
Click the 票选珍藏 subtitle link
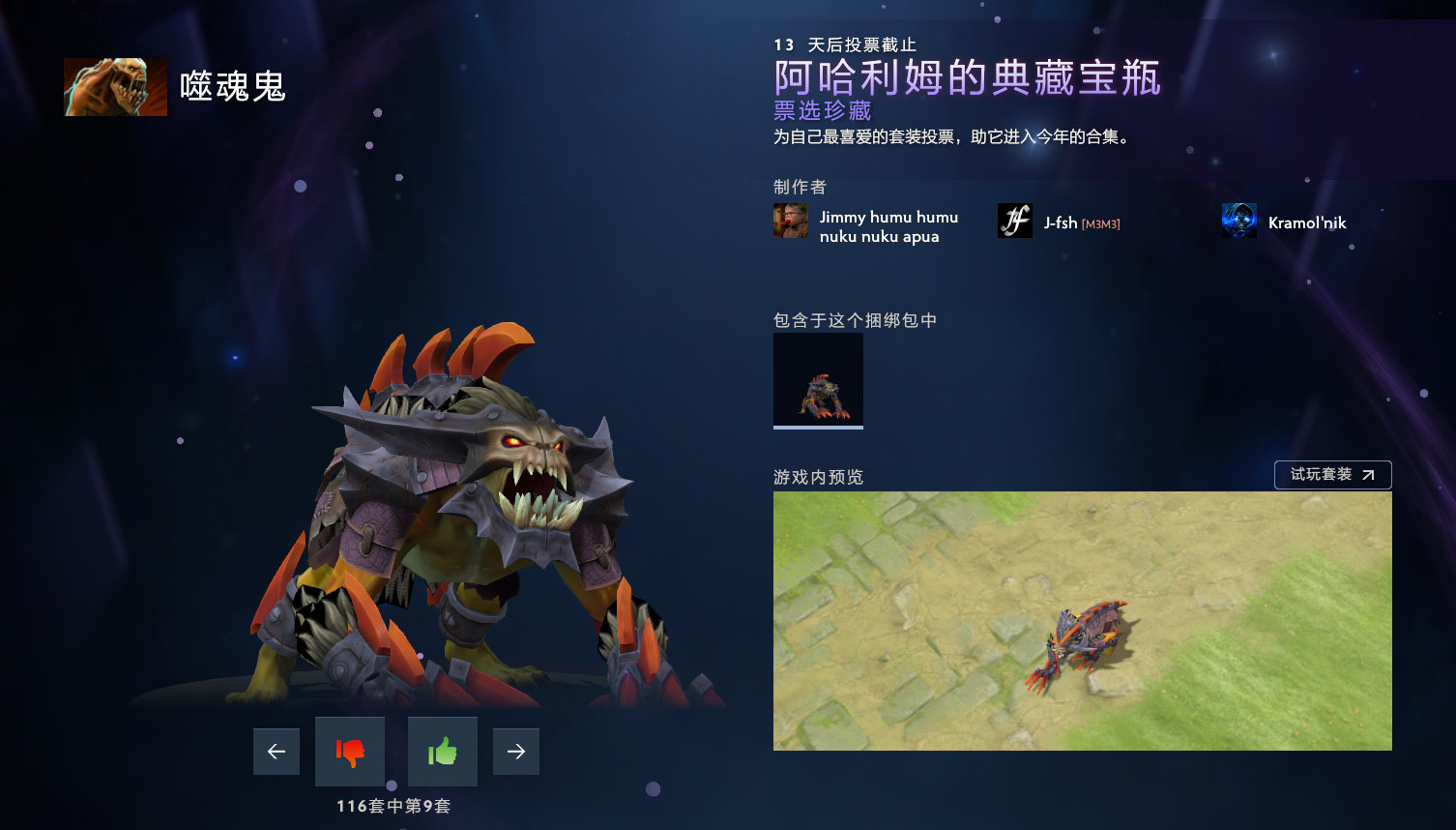[820, 111]
